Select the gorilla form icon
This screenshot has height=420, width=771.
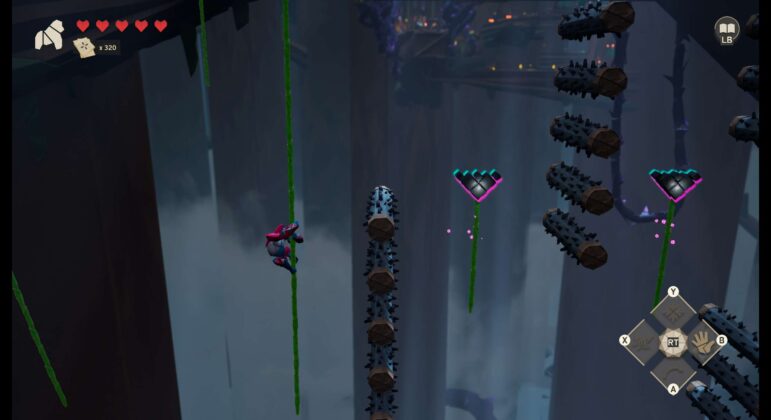(x=48, y=36)
